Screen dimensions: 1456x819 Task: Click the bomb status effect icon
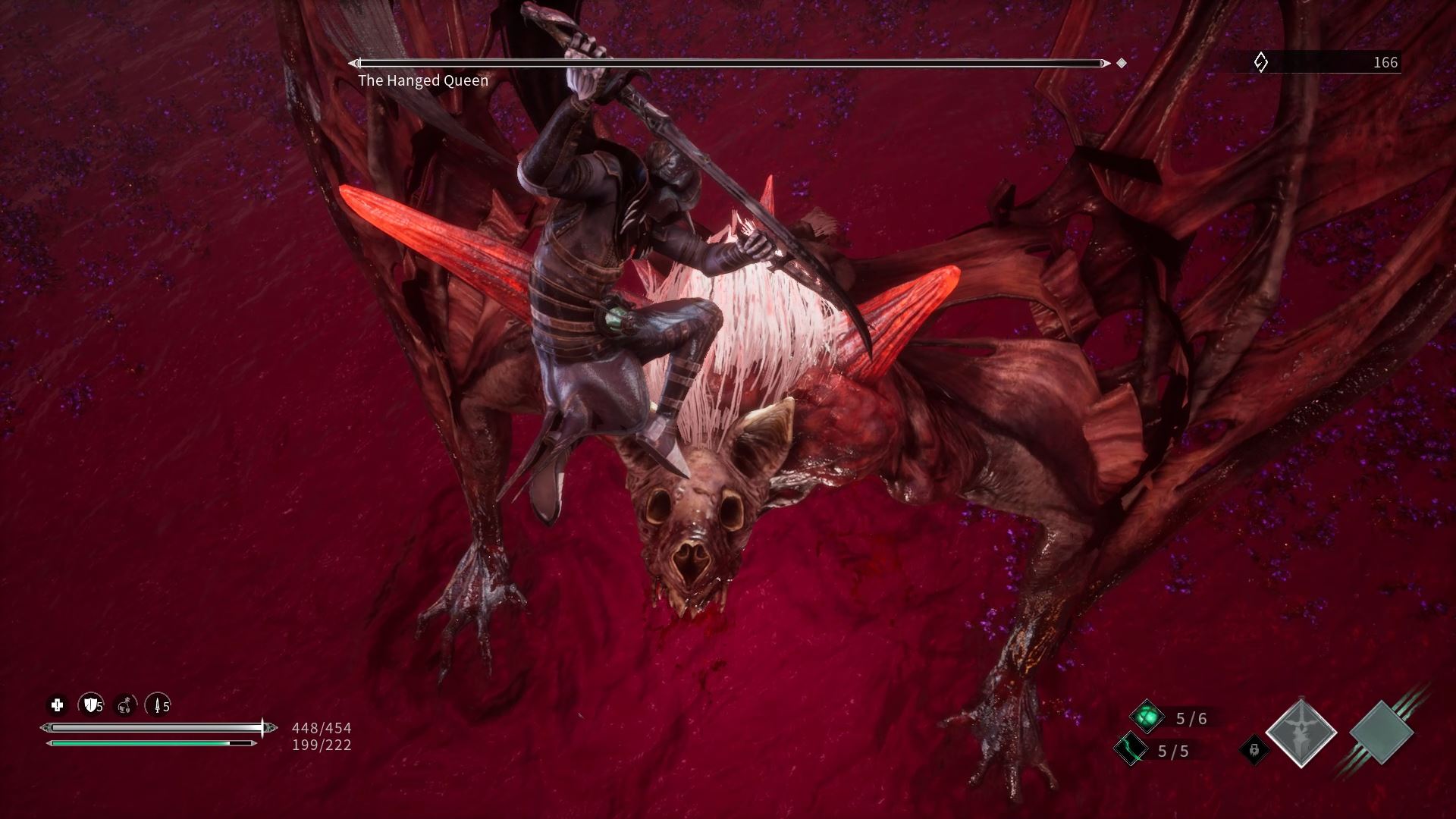[x=125, y=706]
